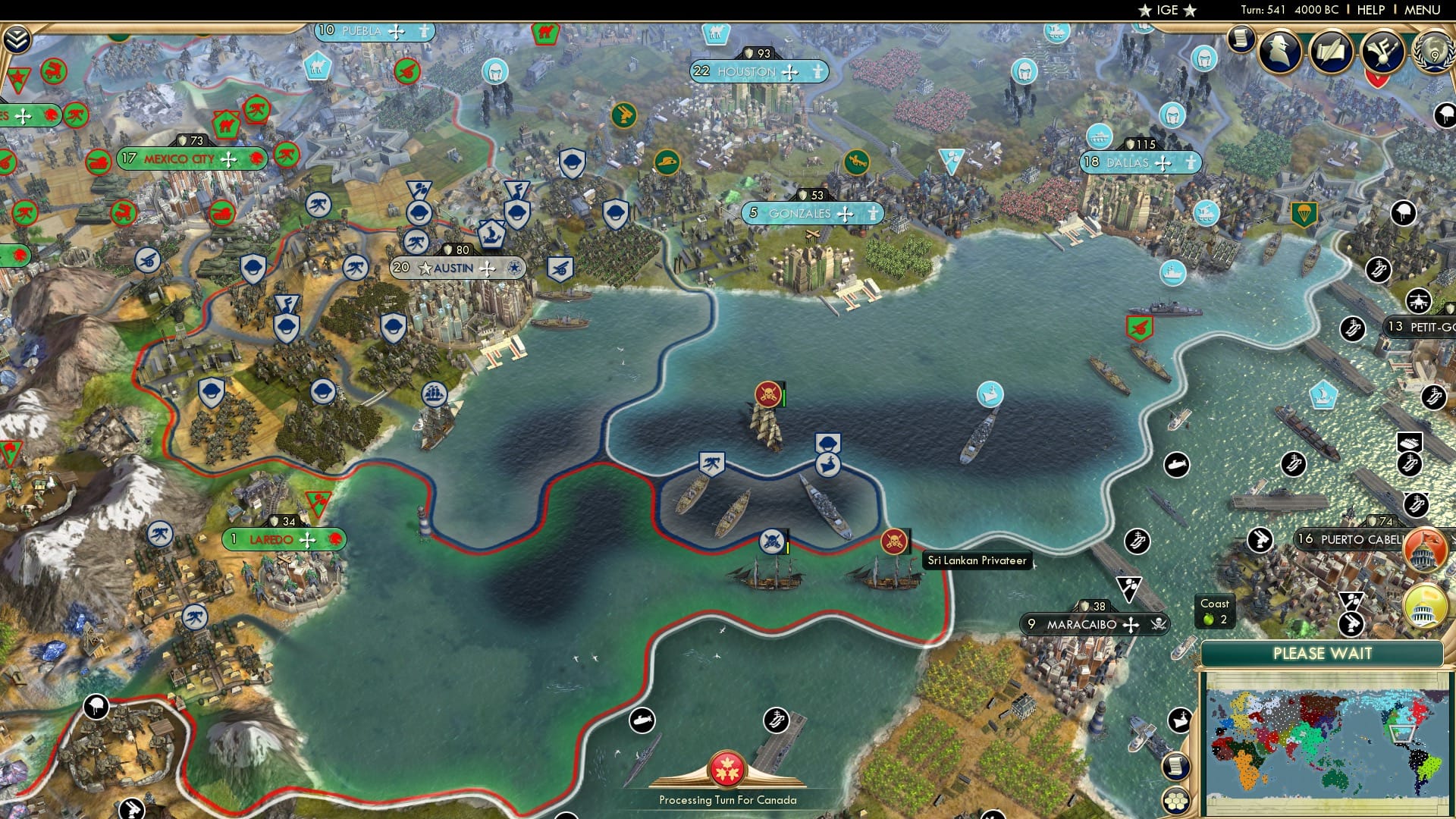Open the Culture overview icon top right

pos(1382,53)
